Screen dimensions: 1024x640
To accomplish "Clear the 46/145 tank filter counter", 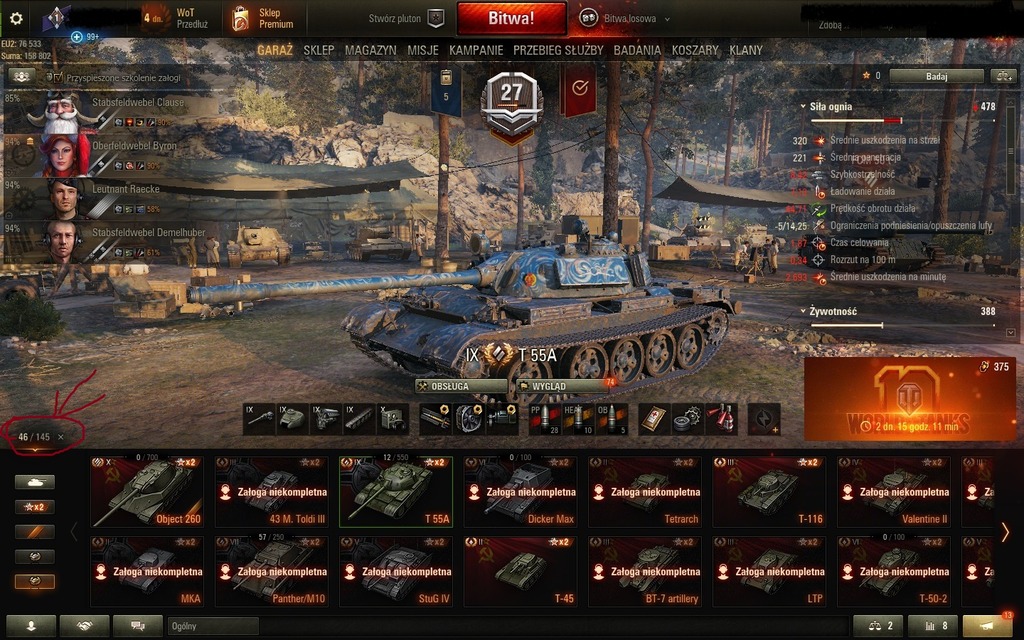I will [x=61, y=437].
